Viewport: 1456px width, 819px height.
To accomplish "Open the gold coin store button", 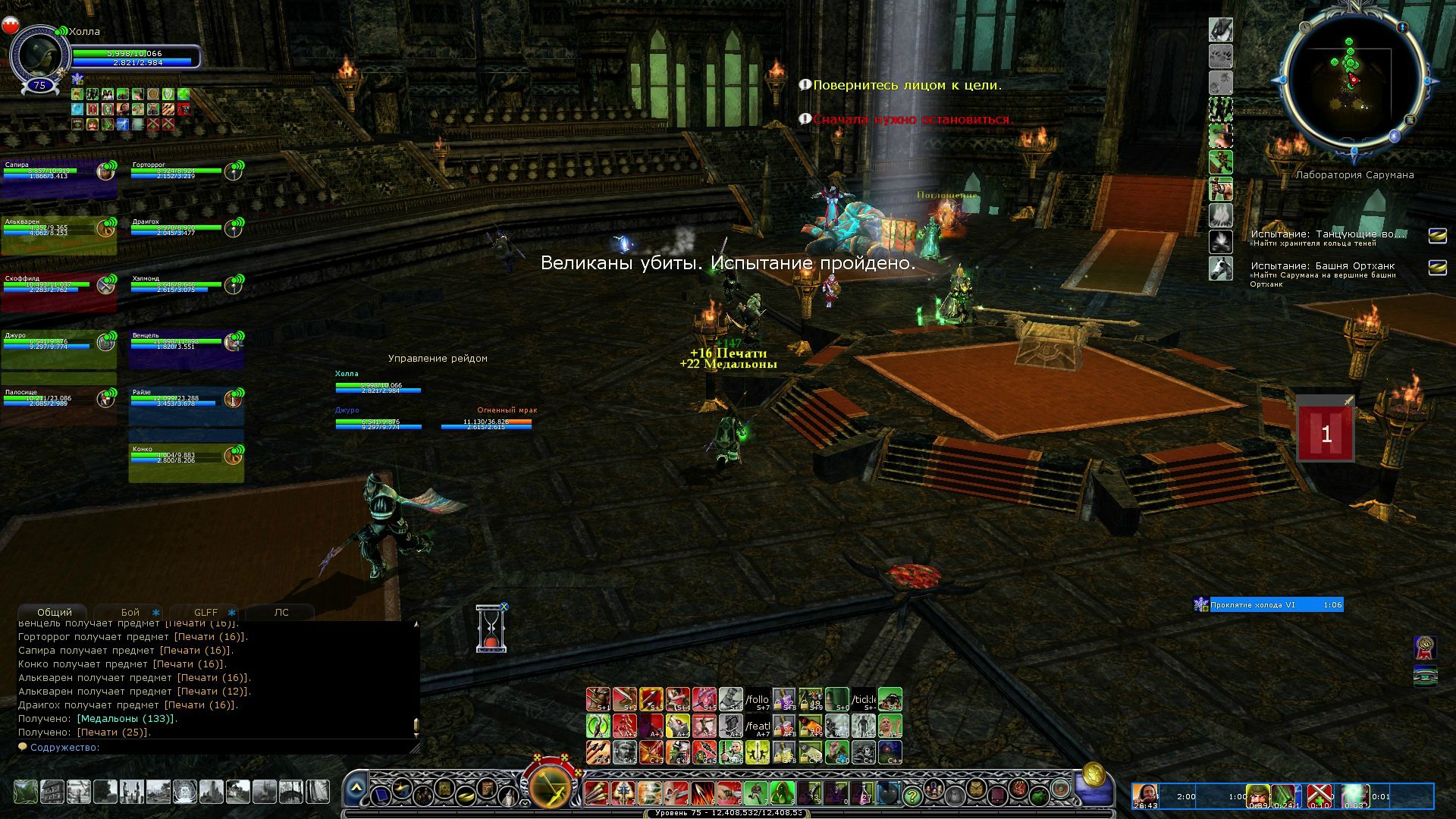I will 1093,774.
